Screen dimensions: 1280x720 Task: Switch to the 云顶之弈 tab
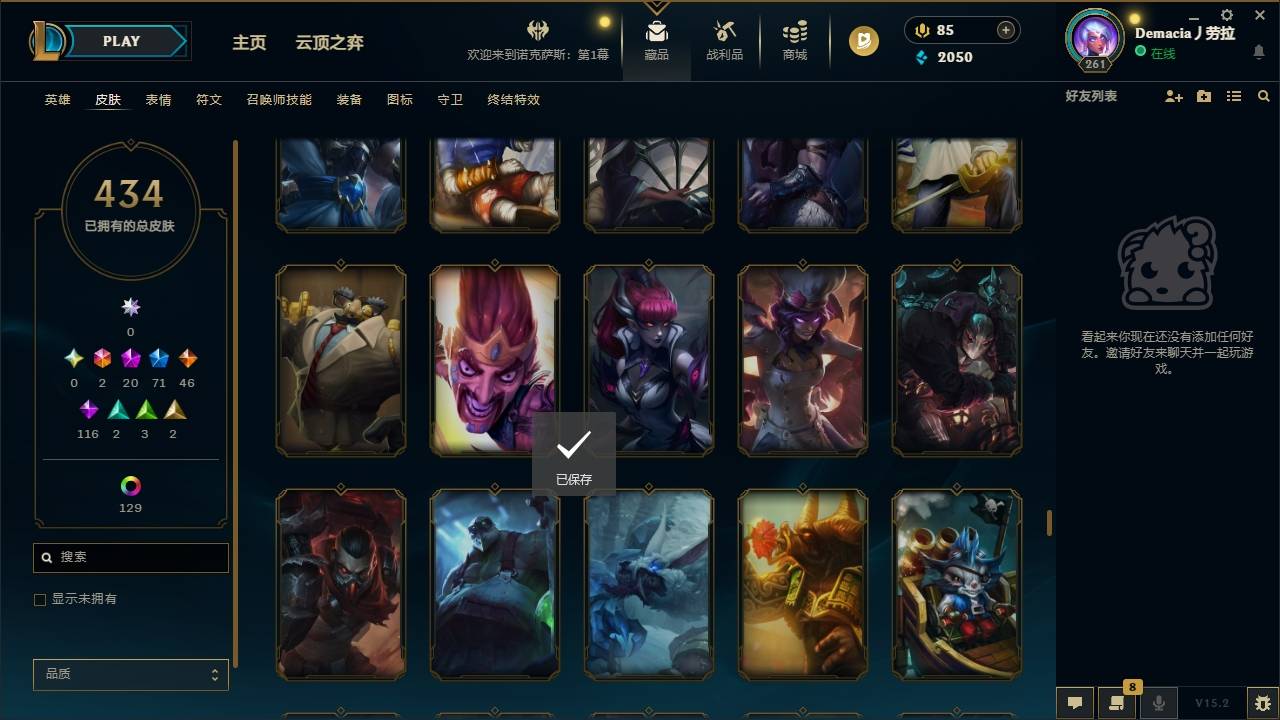tap(330, 42)
